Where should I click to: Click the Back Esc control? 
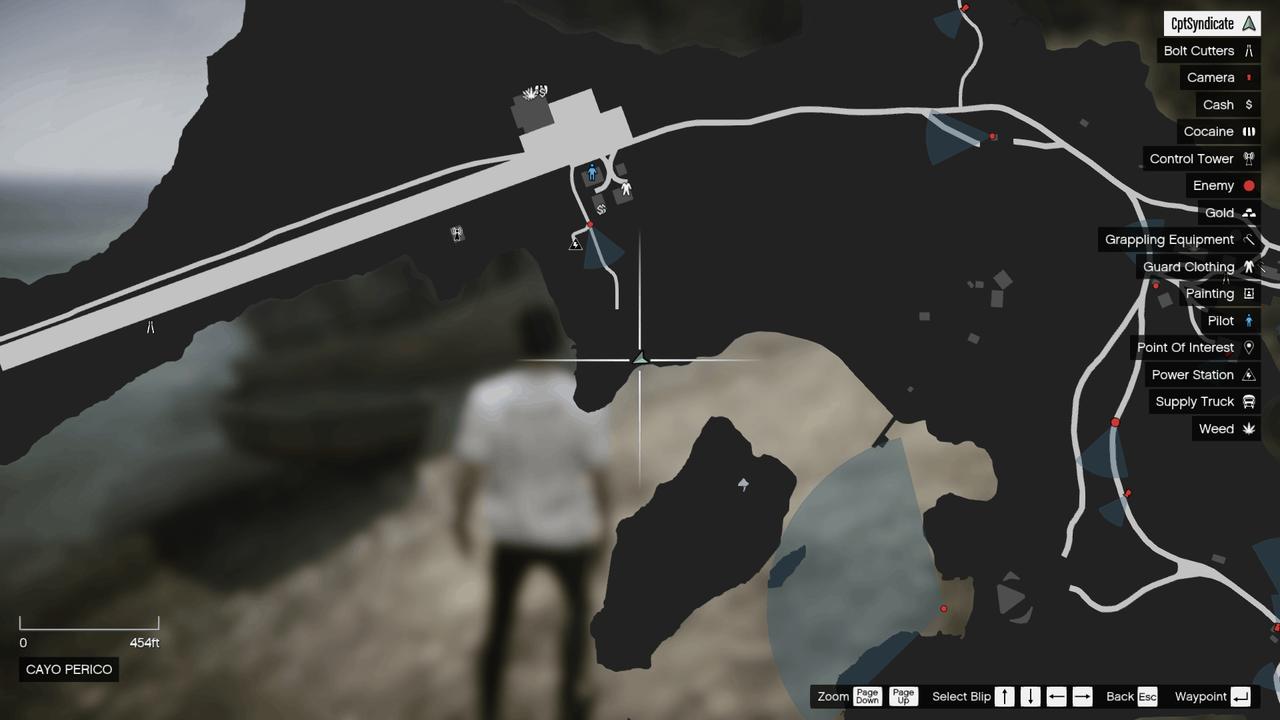coord(1135,696)
